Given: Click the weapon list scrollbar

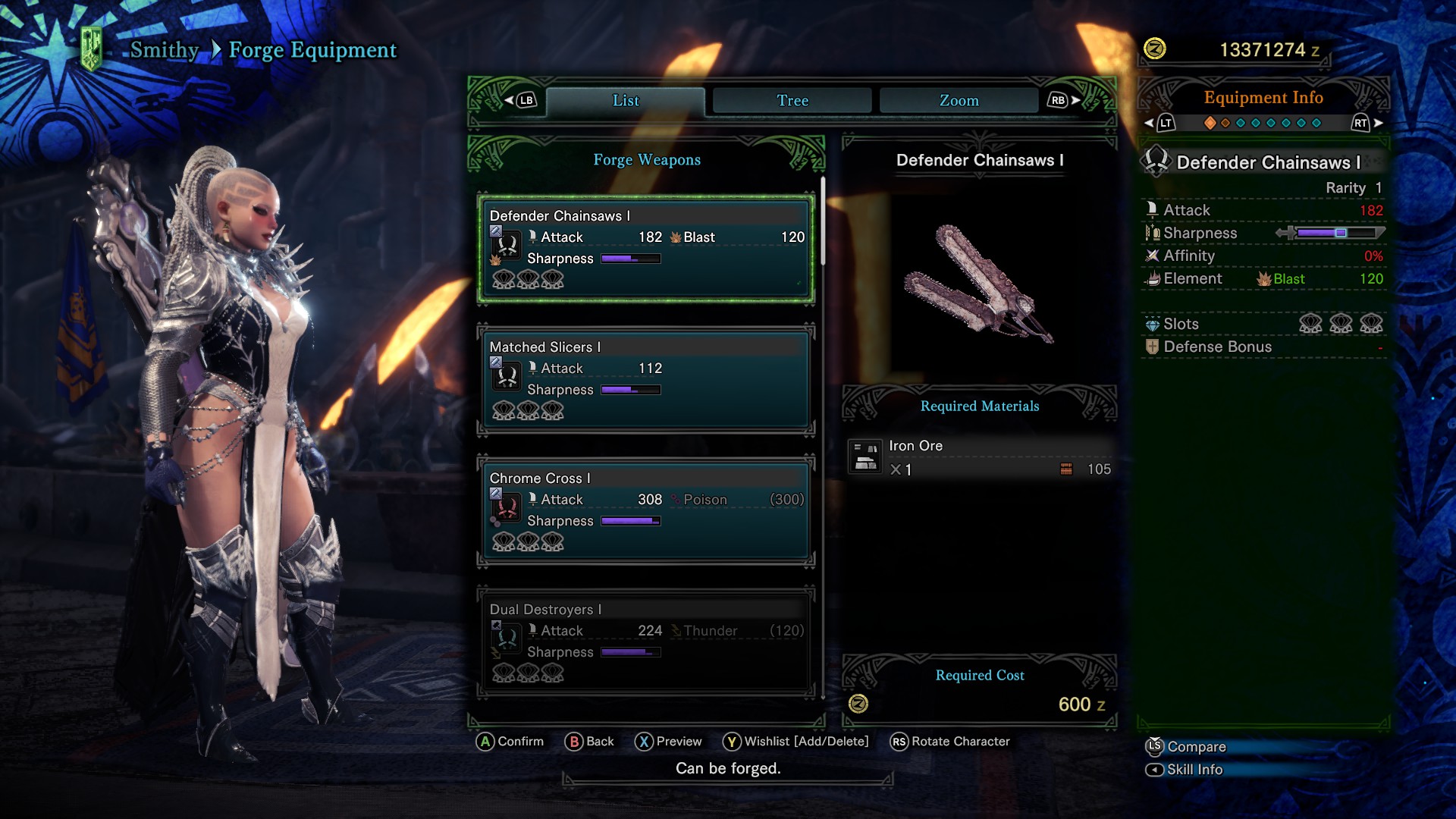Looking at the screenshot, I should coord(823,221).
